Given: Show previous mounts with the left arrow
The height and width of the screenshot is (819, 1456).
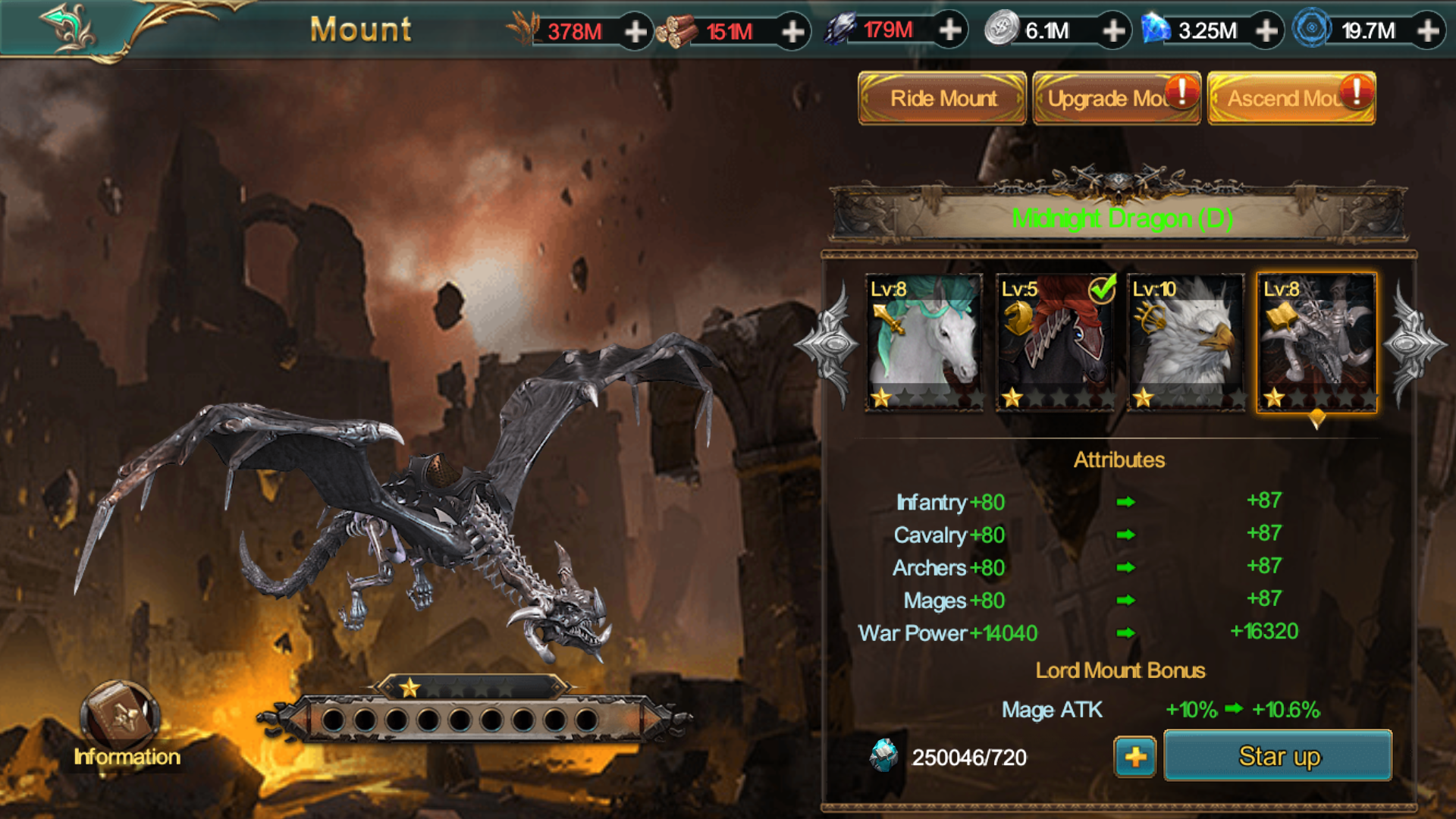Looking at the screenshot, I should (830, 344).
